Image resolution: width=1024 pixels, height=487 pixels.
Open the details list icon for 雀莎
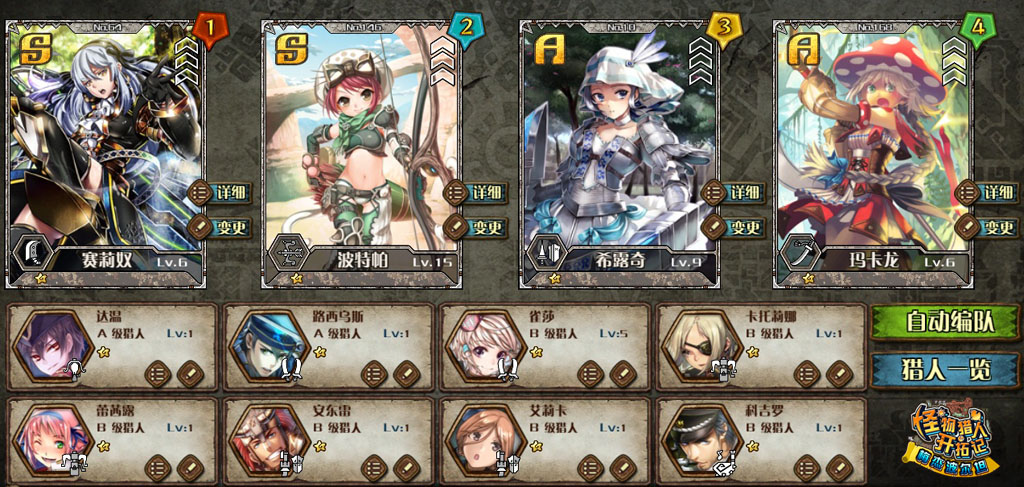(591, 374)
